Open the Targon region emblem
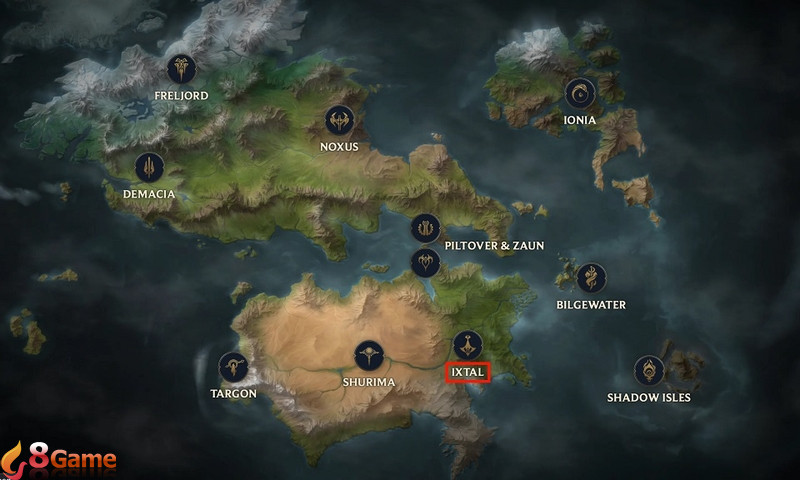This screenshot has height=480, width=800. pos(234,367)
